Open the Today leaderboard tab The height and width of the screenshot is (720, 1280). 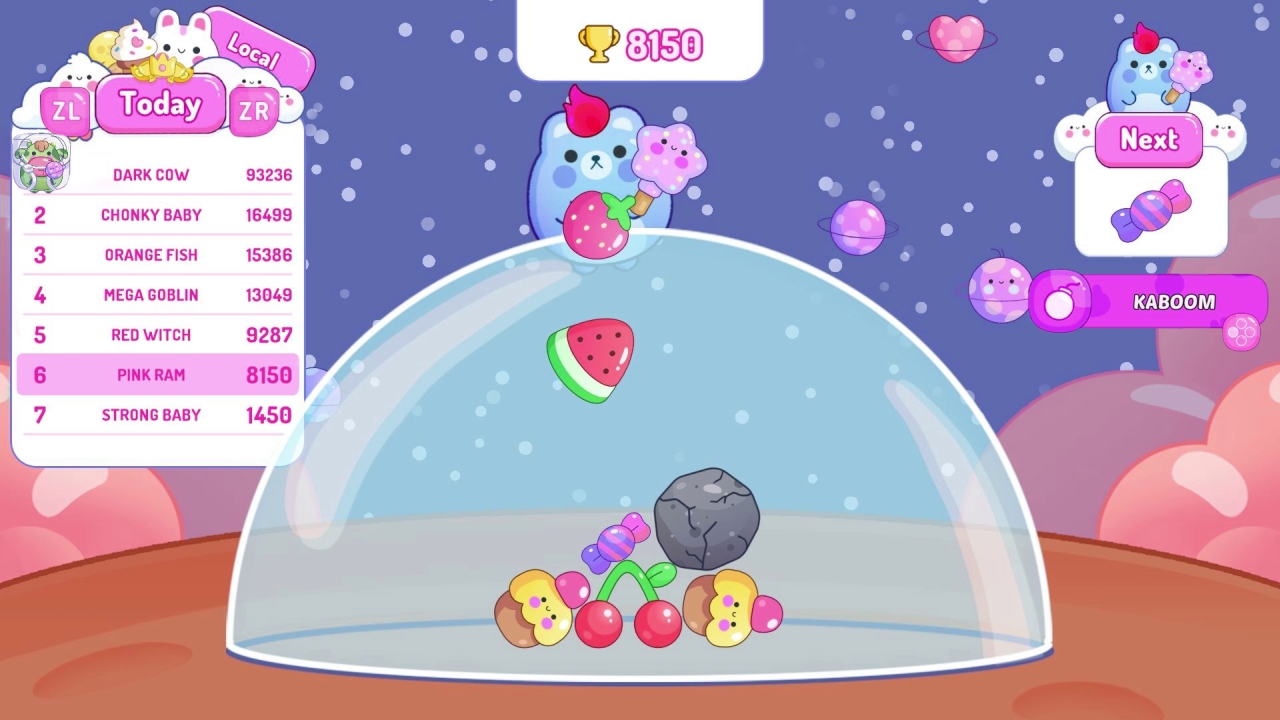click(x=160, y=105)
